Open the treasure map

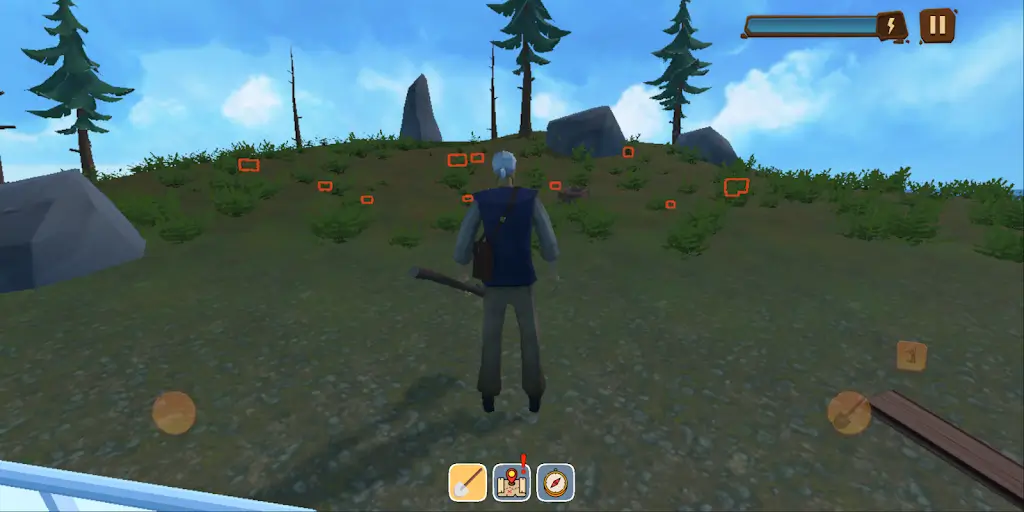[x=511, y=482]
